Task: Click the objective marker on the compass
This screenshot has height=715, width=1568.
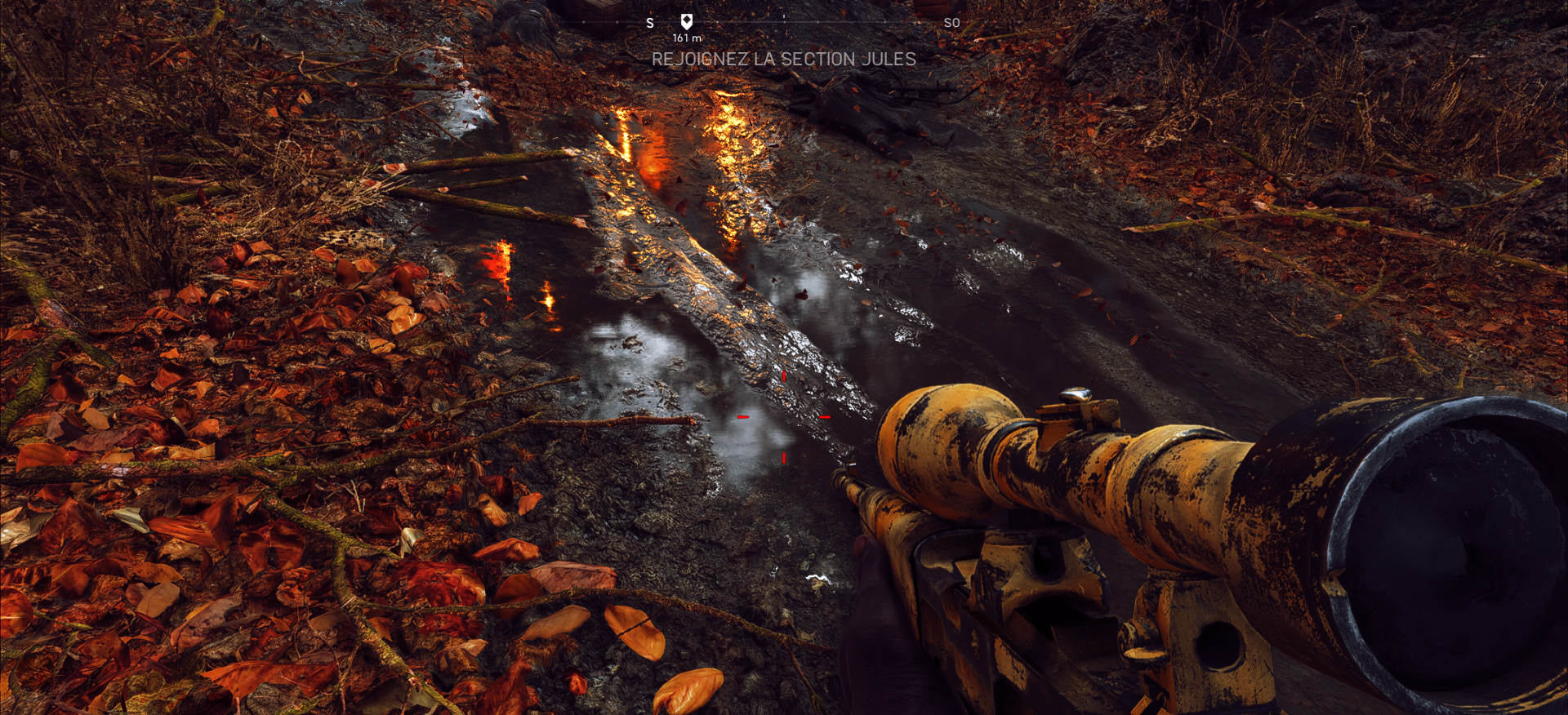Action: (687, 22)
